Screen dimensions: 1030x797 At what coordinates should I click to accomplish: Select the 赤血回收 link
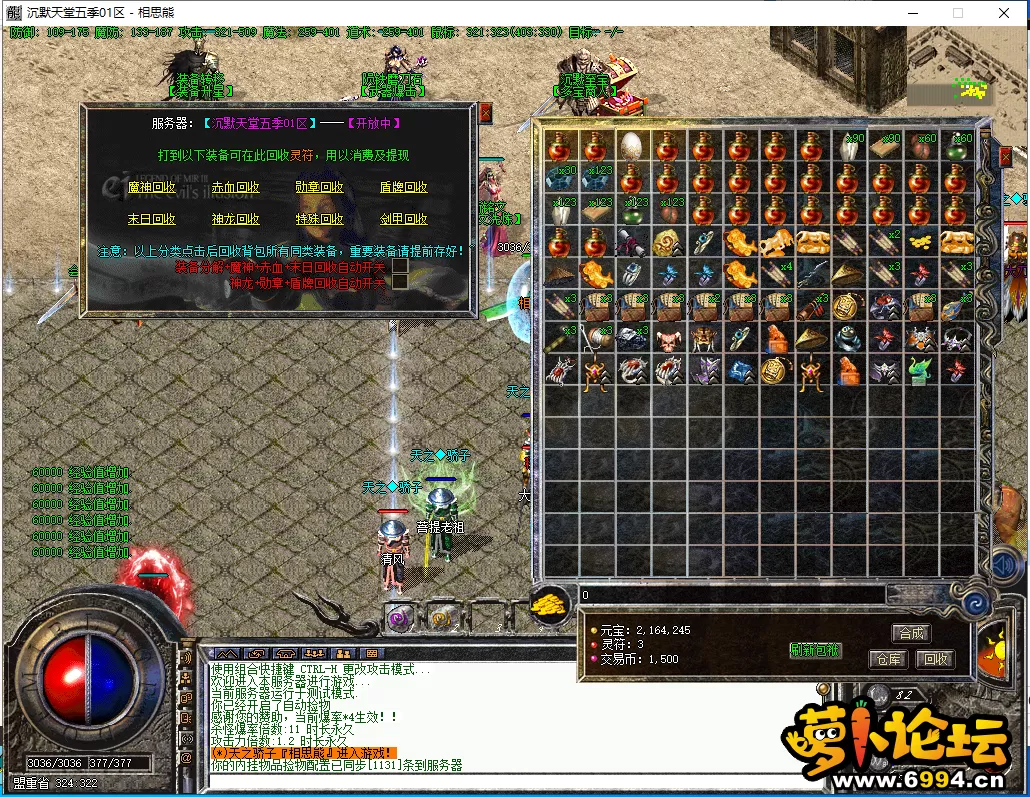236,187
